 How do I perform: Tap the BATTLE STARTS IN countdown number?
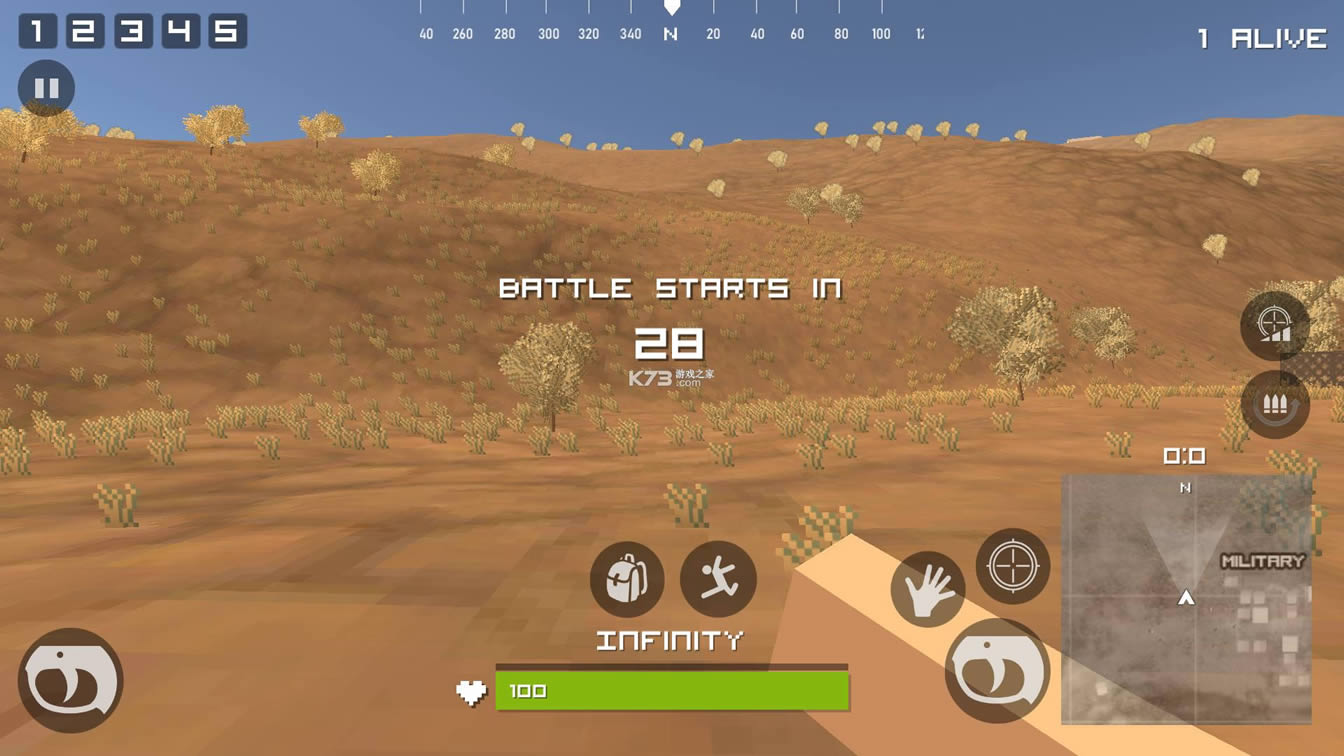pyautogui.click(x=672, y=345)
